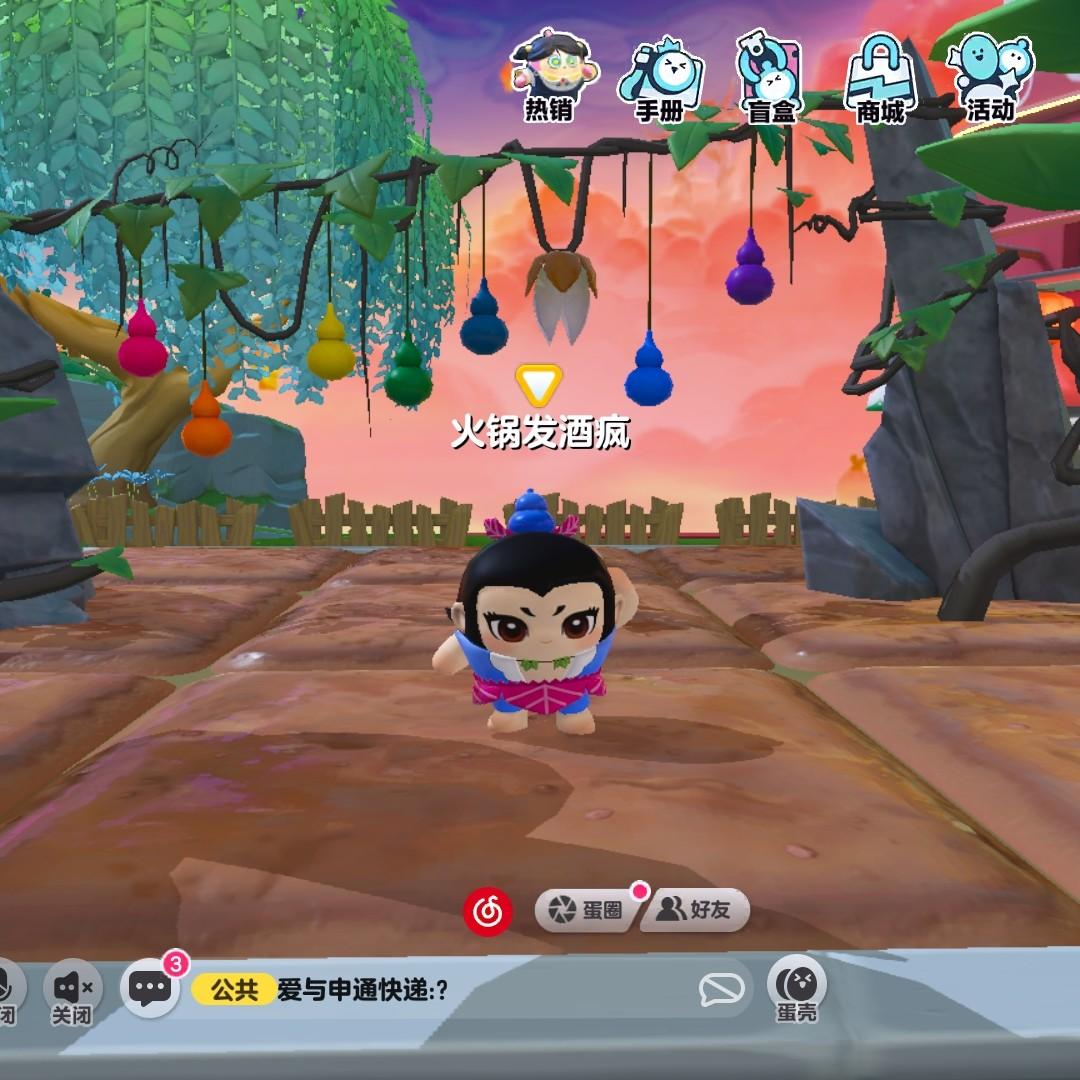
Task: Select the 公共 public chat channel
Action: pyautogui.click(x=234, y=990)
